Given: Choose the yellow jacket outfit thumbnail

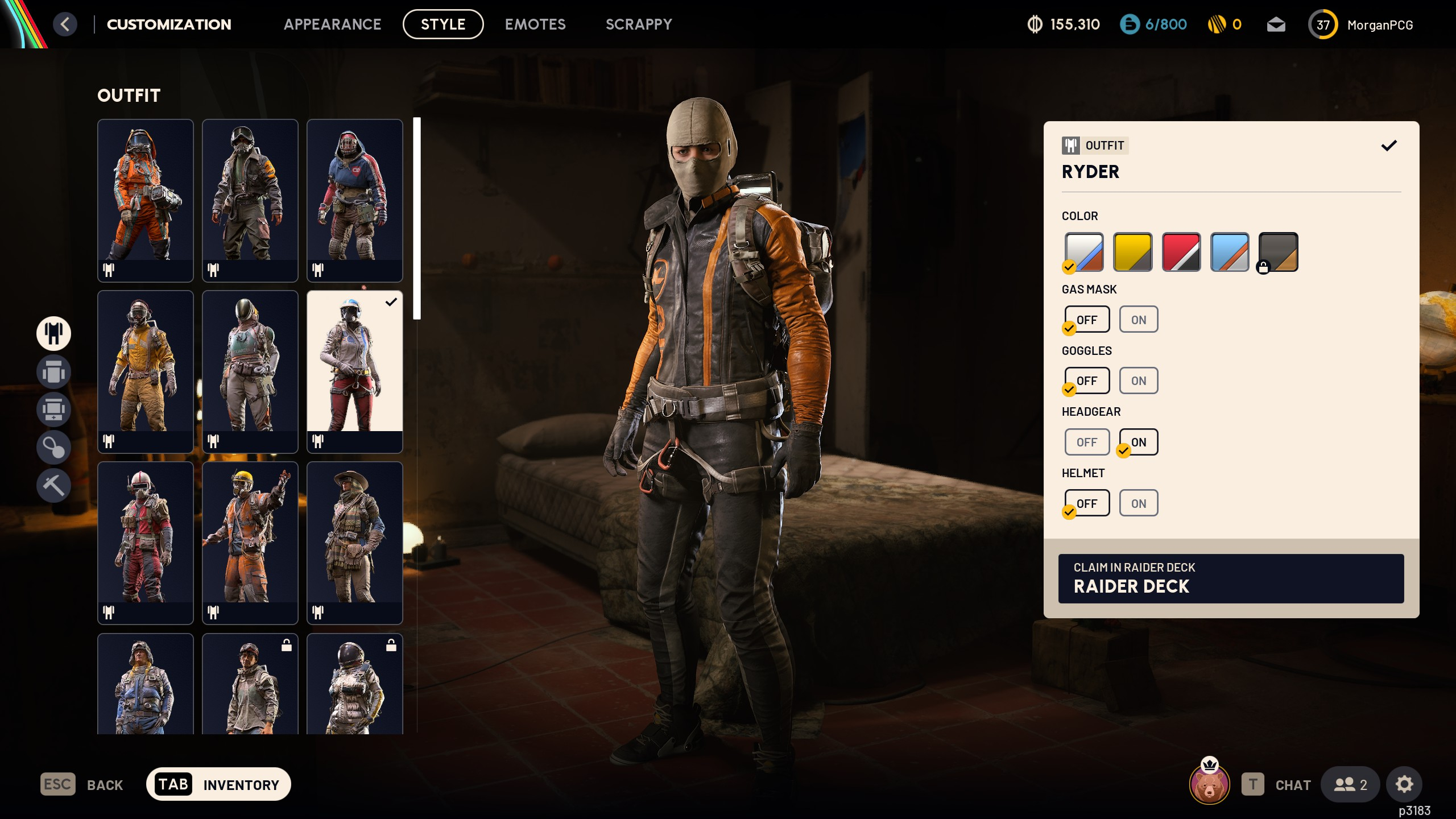Looking at the screenshot, I should [x=145, y=371].
